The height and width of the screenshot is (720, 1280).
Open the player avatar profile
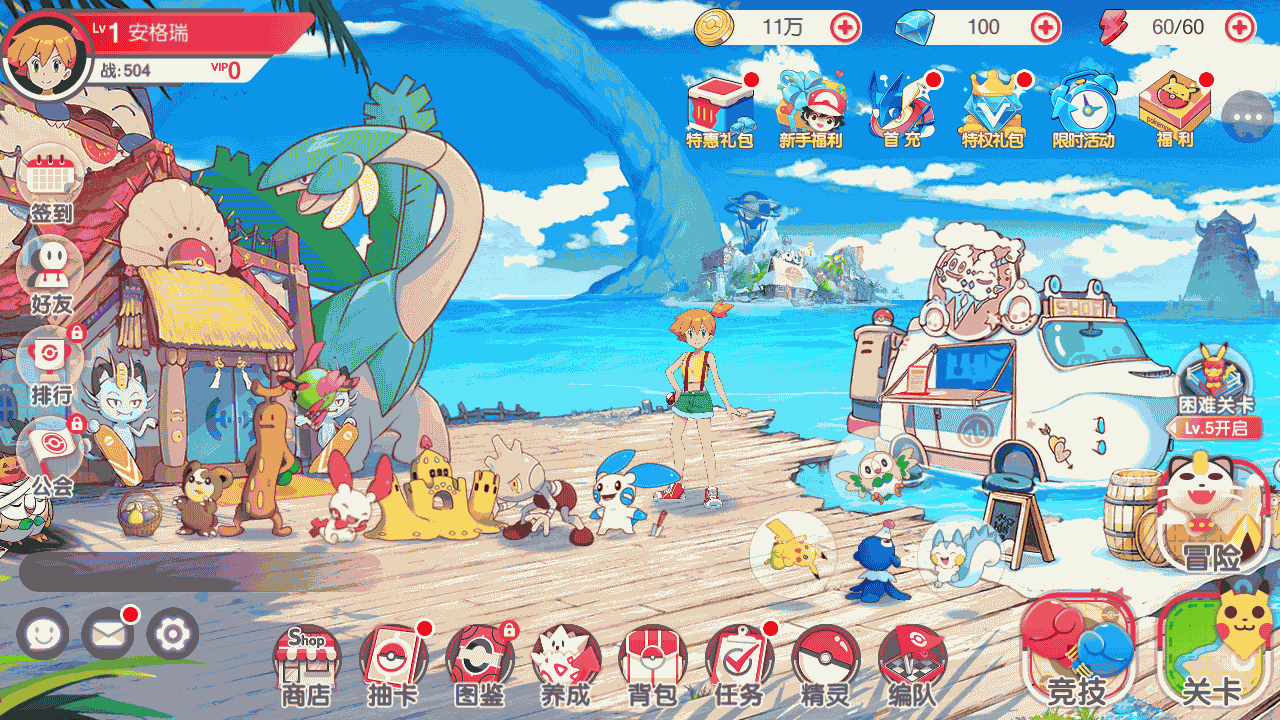tap(47, 57)
